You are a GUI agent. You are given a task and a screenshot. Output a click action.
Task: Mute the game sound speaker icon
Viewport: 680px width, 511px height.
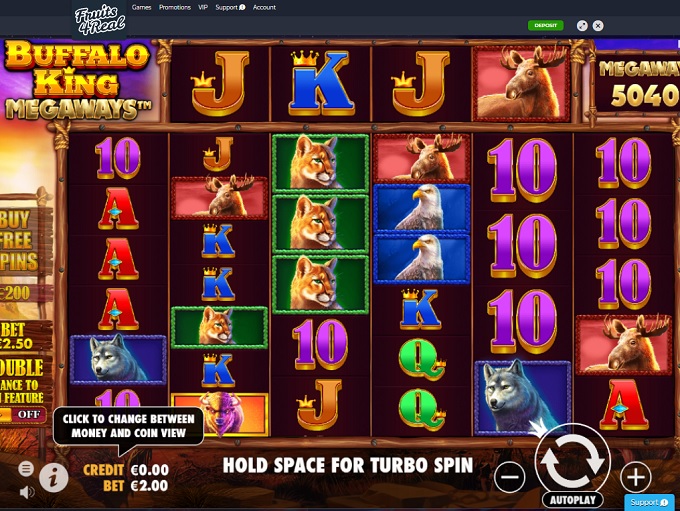pos(26,491)
